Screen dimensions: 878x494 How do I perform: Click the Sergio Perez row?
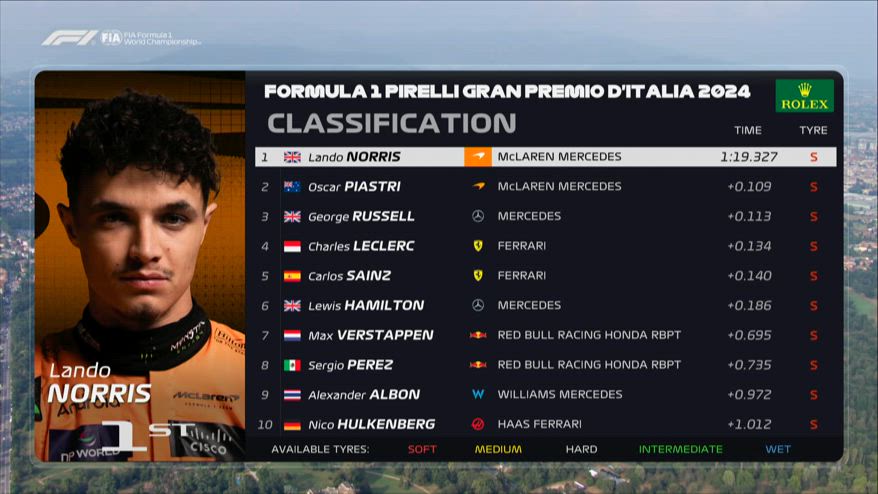tap(545, 365)
